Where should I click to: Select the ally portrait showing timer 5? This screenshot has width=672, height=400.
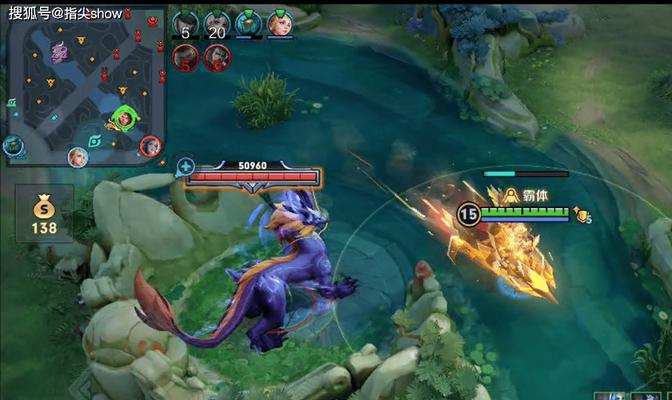(186, 24)
